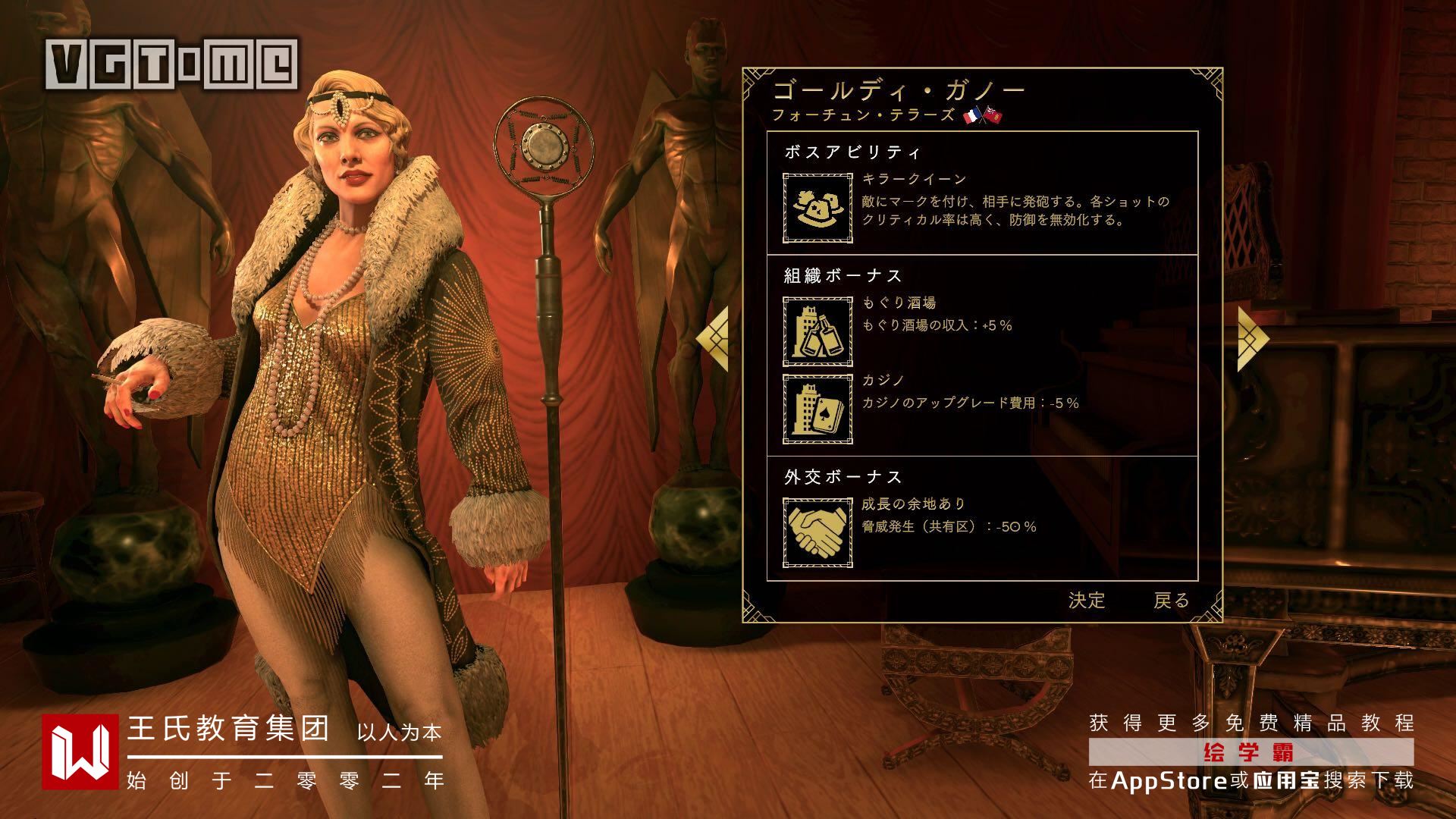Show the next boss with right arrow

pos(1252,339)
